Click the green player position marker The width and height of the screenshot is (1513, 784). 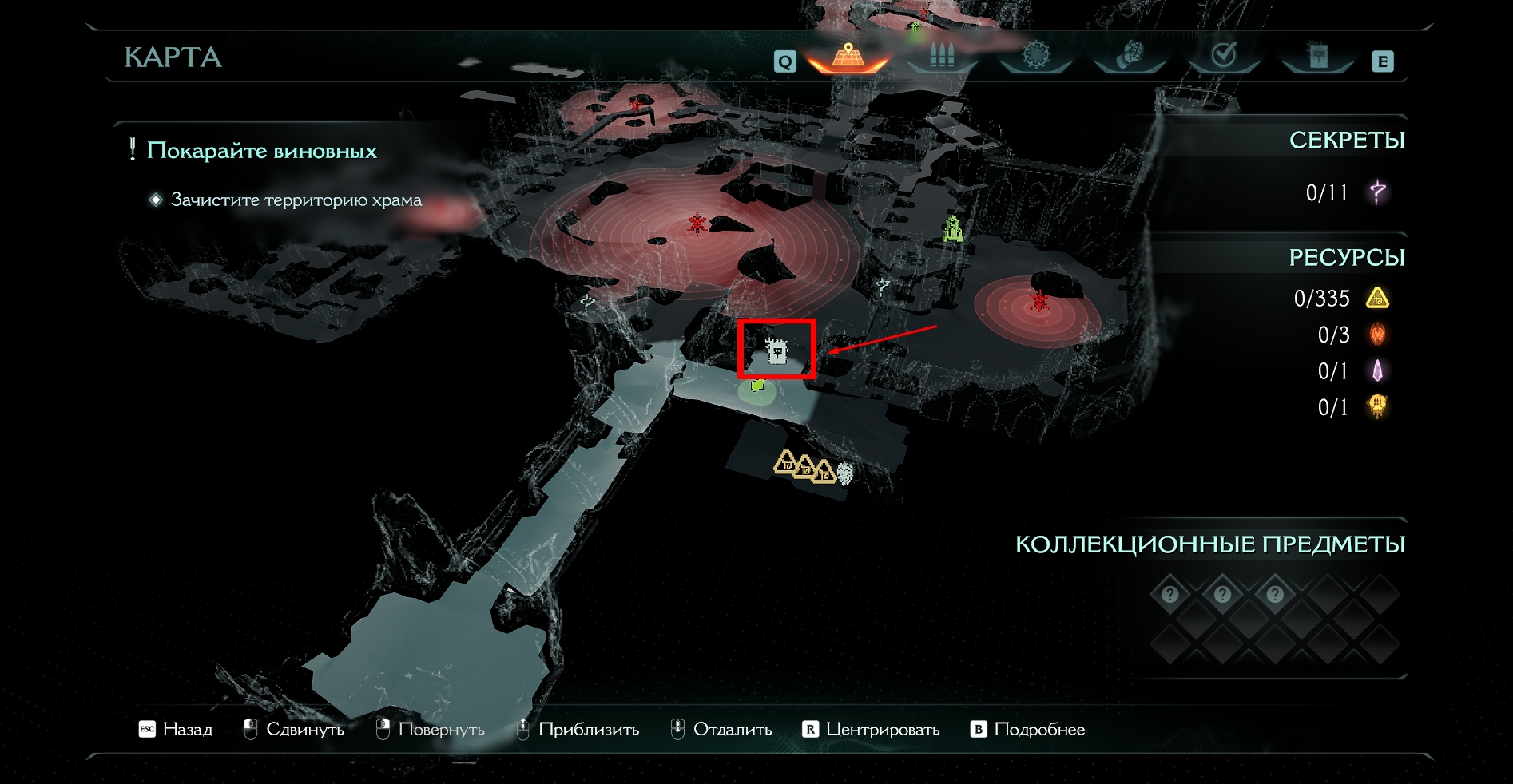[x=757, y=386]
